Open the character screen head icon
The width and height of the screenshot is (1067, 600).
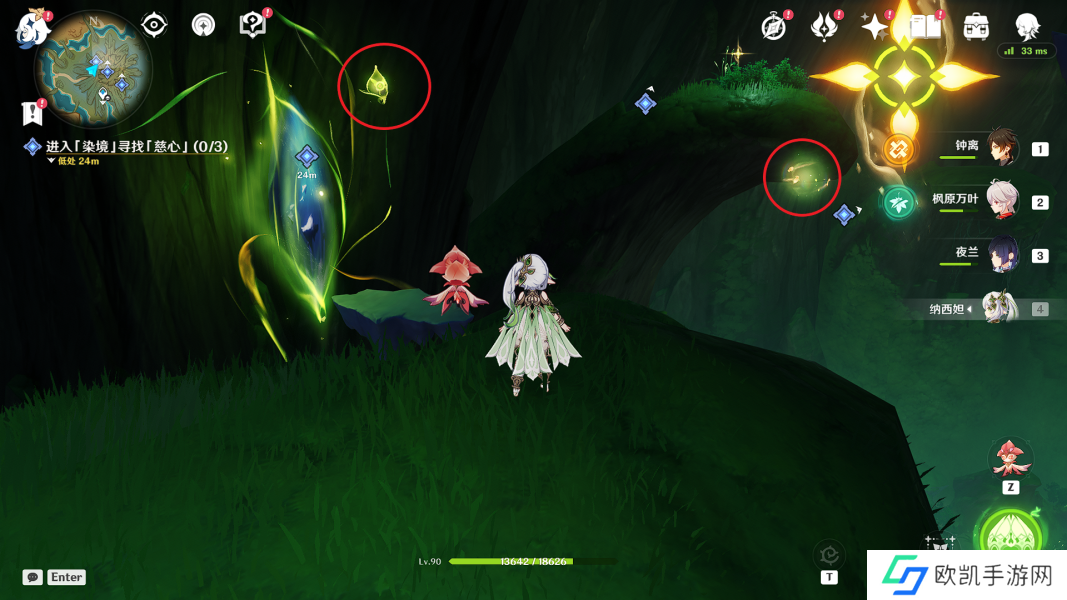pyautogui.click(x=1027, y=27)
